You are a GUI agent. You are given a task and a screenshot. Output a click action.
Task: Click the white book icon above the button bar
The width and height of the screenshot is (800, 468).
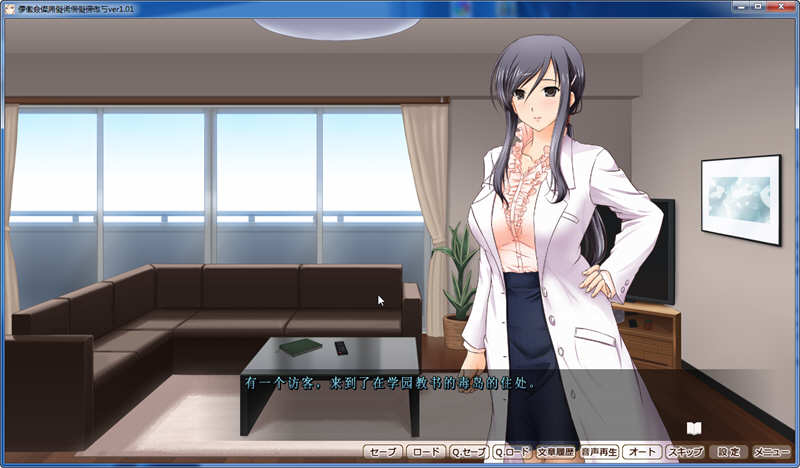[694, 428]
